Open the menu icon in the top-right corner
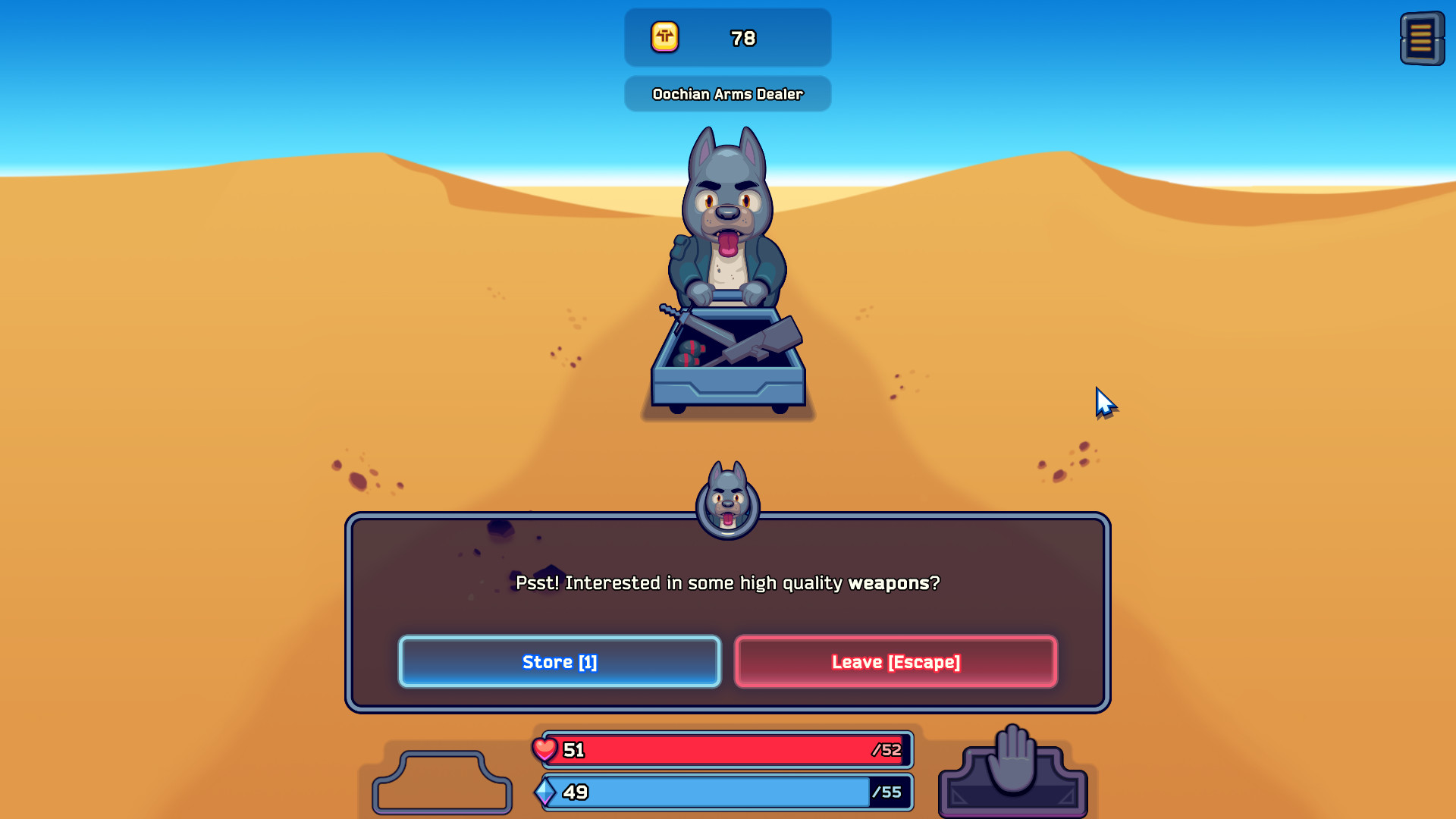 click(x=1422, y=39)
